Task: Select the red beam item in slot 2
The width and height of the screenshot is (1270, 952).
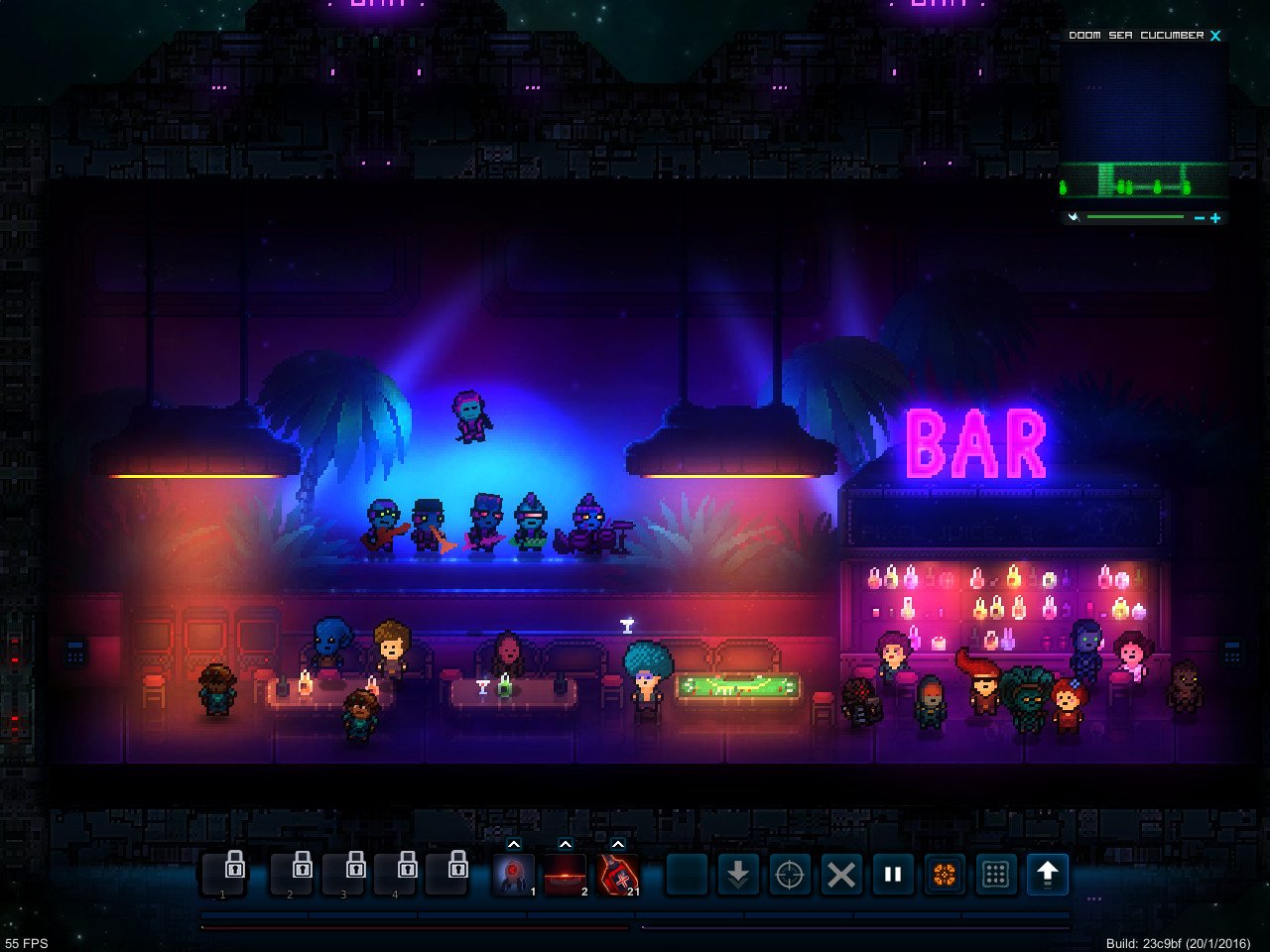Action: point(566,874)
